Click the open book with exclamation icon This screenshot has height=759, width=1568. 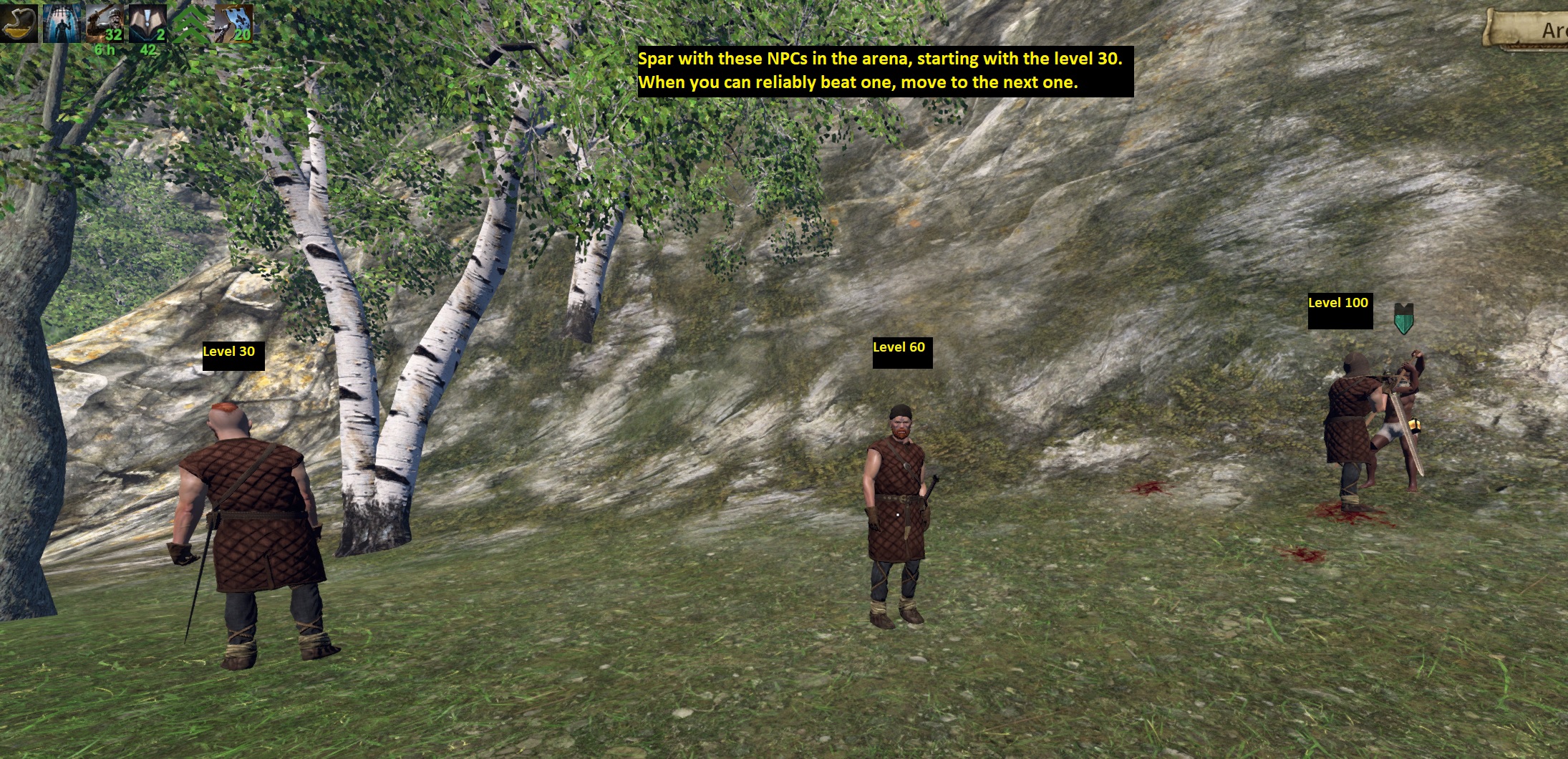pos(148,22)
